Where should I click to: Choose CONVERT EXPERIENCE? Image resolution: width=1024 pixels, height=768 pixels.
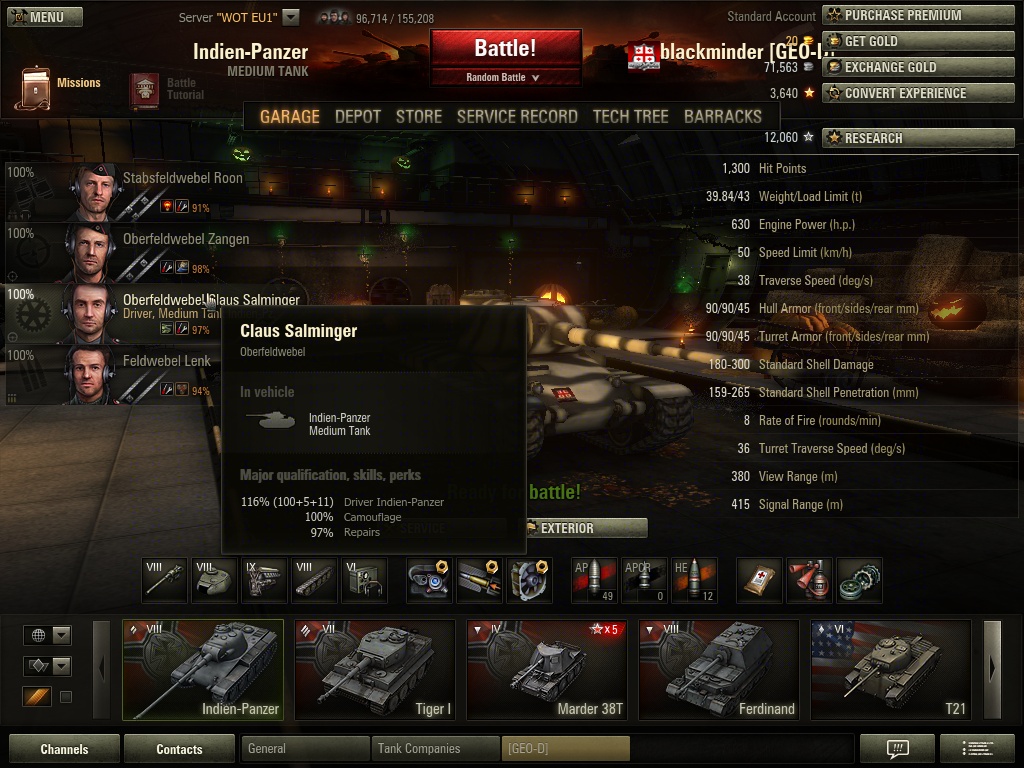pyautogui.click(x=917, y=93)
